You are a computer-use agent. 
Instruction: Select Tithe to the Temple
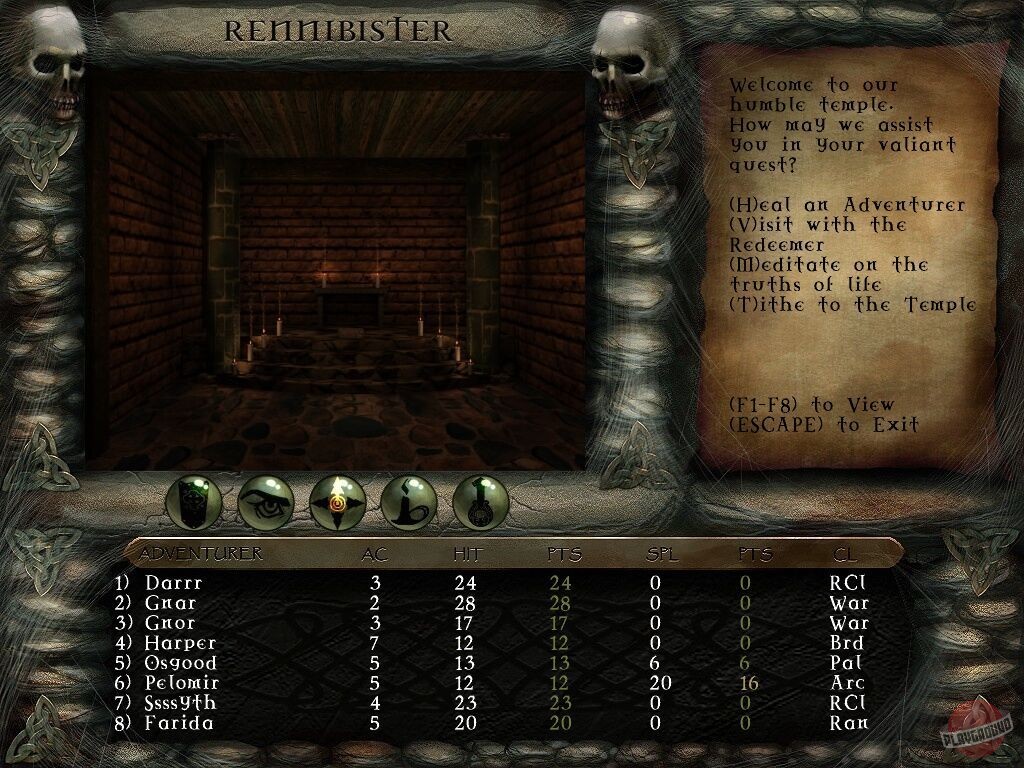852,305
